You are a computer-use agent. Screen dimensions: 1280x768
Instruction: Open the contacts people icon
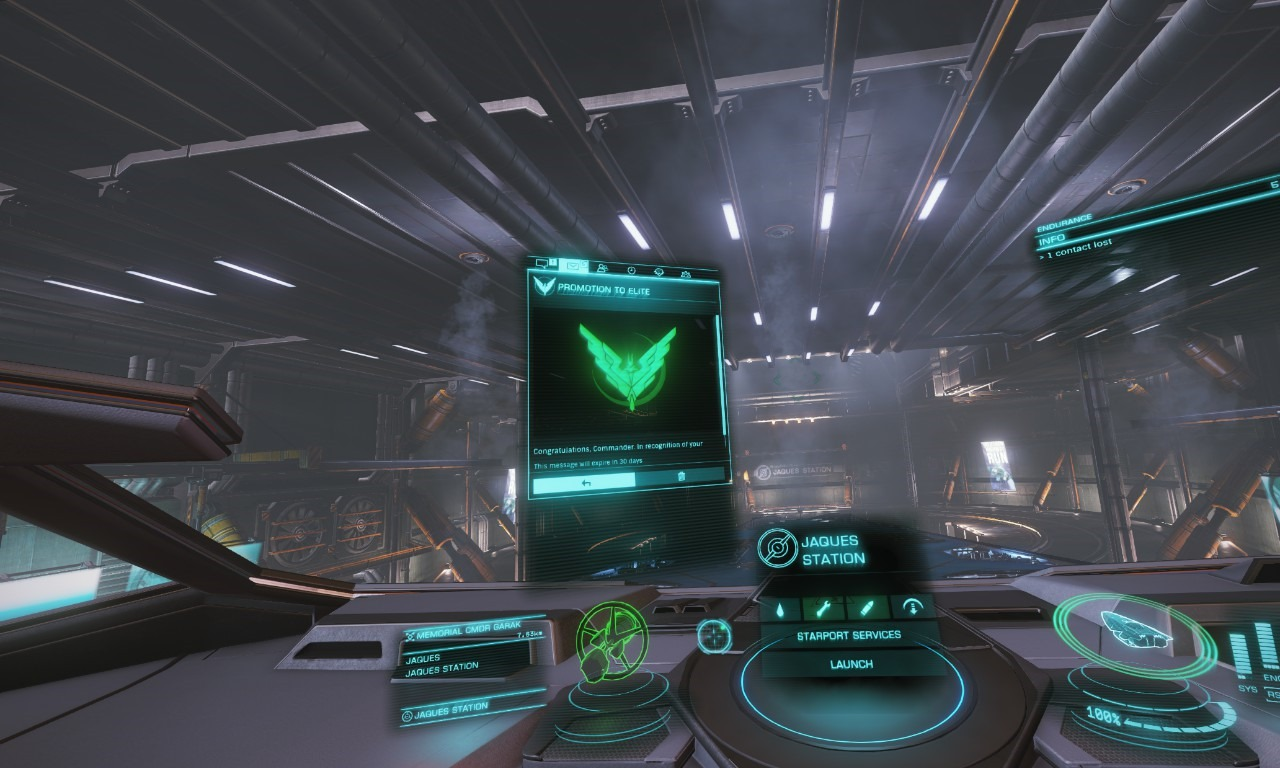tap(603, 268)
